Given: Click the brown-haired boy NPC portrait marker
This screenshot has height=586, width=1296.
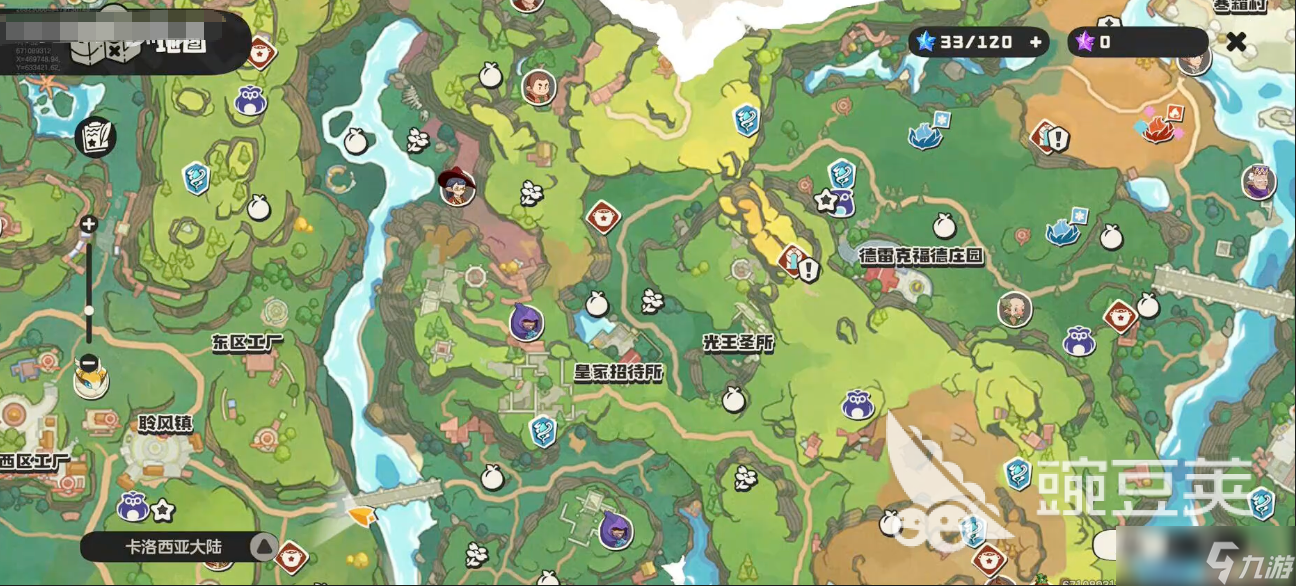Looking at the screenshot, I should pos(538,88).
